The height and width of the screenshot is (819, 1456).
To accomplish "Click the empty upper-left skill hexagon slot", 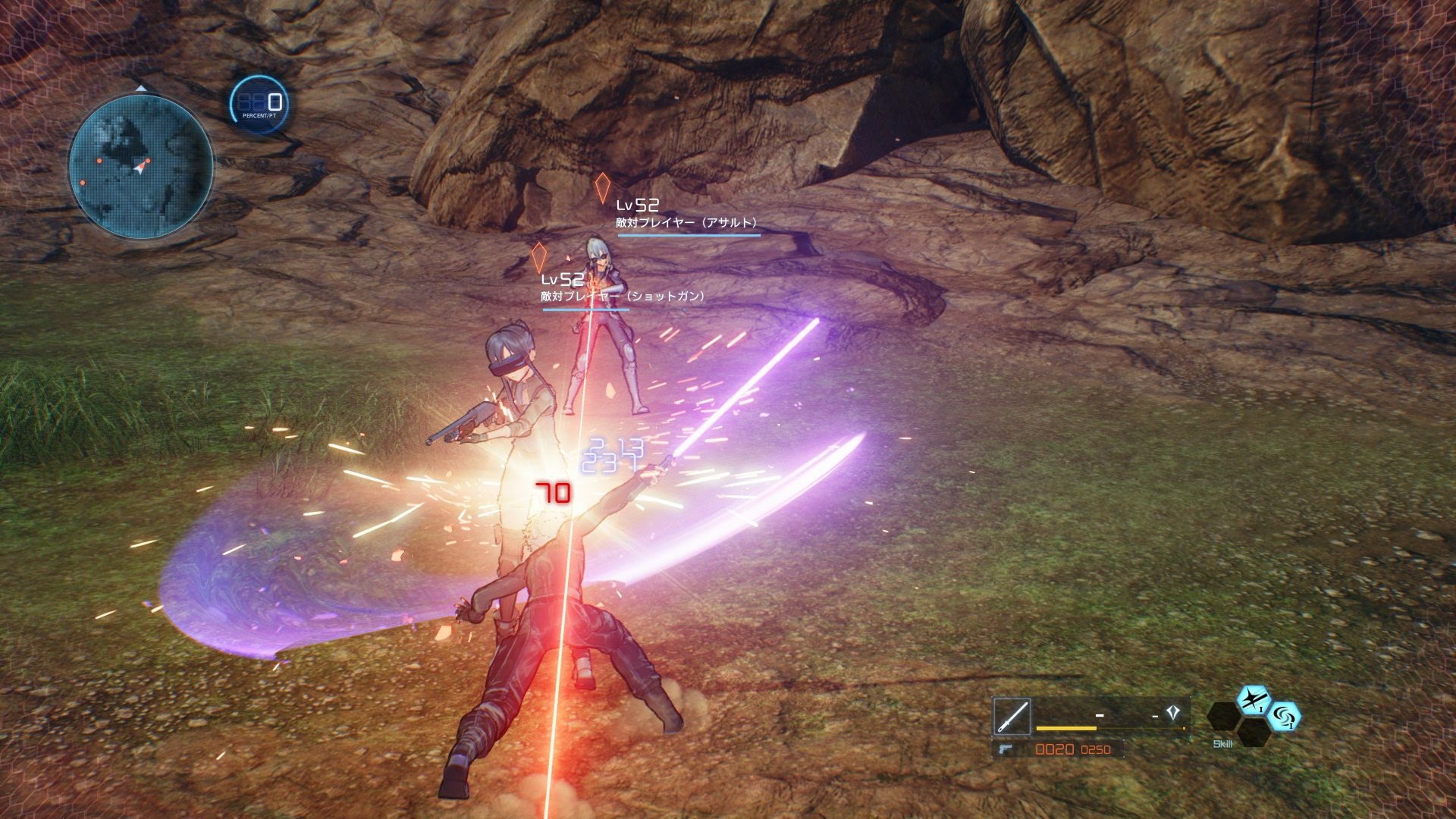I will click(x=1222, y=716).
